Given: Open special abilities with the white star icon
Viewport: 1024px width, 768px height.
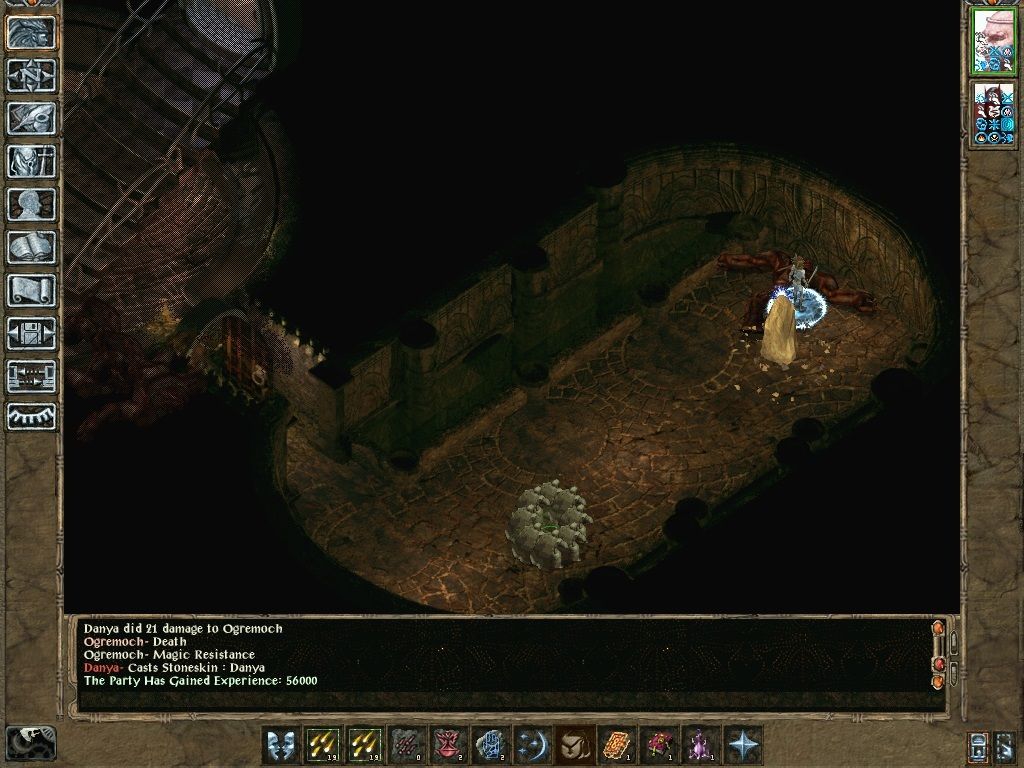Looking at the screenshot, I should tap(743, 745).
